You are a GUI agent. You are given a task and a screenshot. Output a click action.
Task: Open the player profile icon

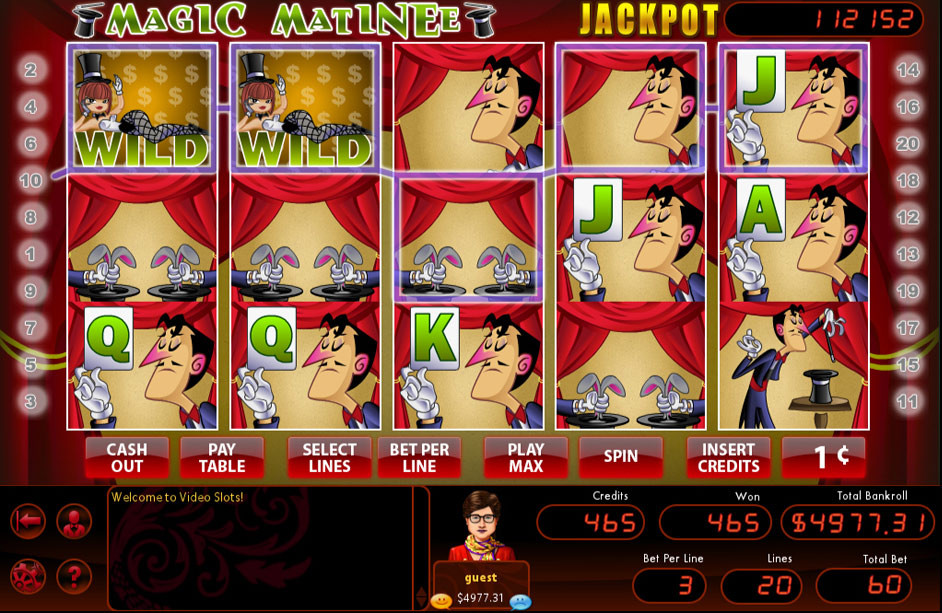(74, 521)
